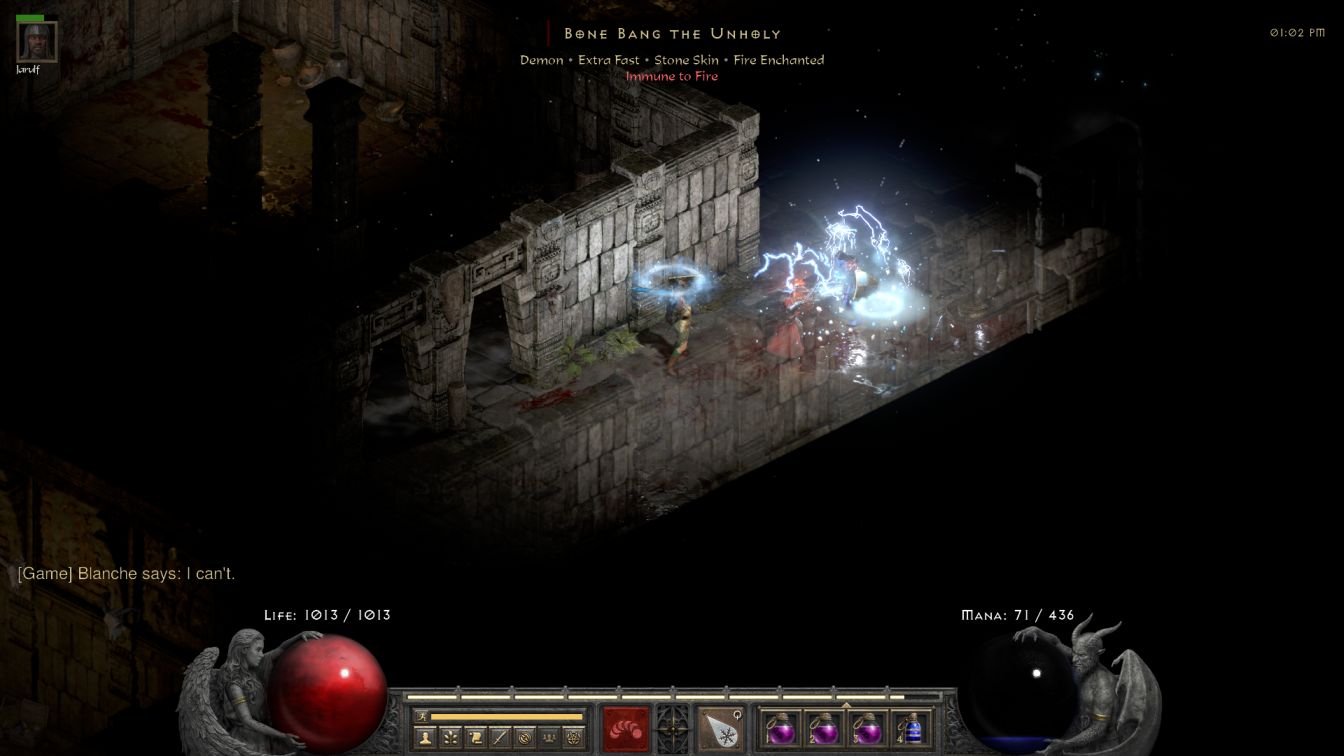This screenshot has height=756, width=1344.
Task: Click the sword icon in mini menu
Action: pos(500,738)
